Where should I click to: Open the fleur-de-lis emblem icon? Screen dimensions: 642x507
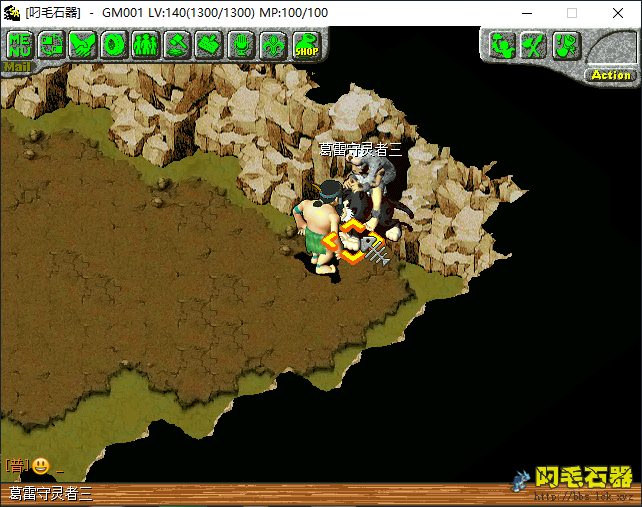click(271, 44)
